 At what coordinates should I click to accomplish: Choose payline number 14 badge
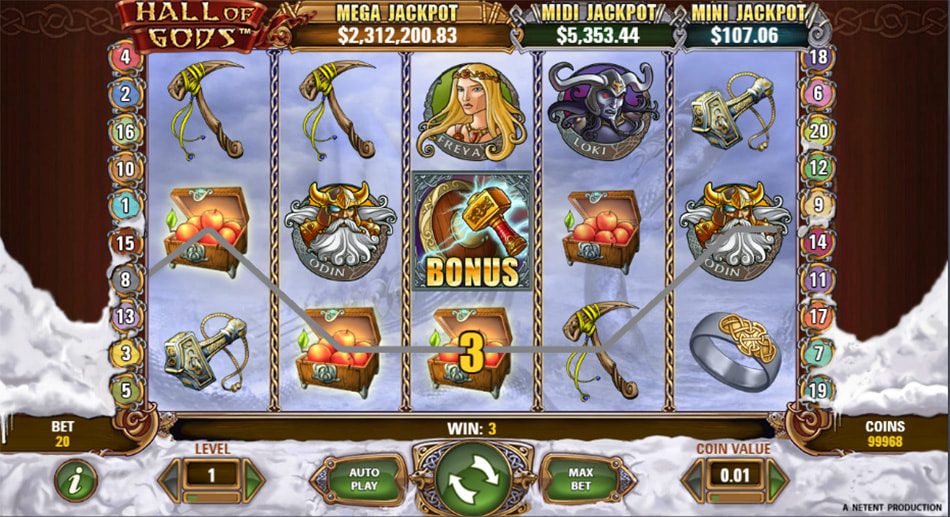pyautogui.click(x=818, y=242)
